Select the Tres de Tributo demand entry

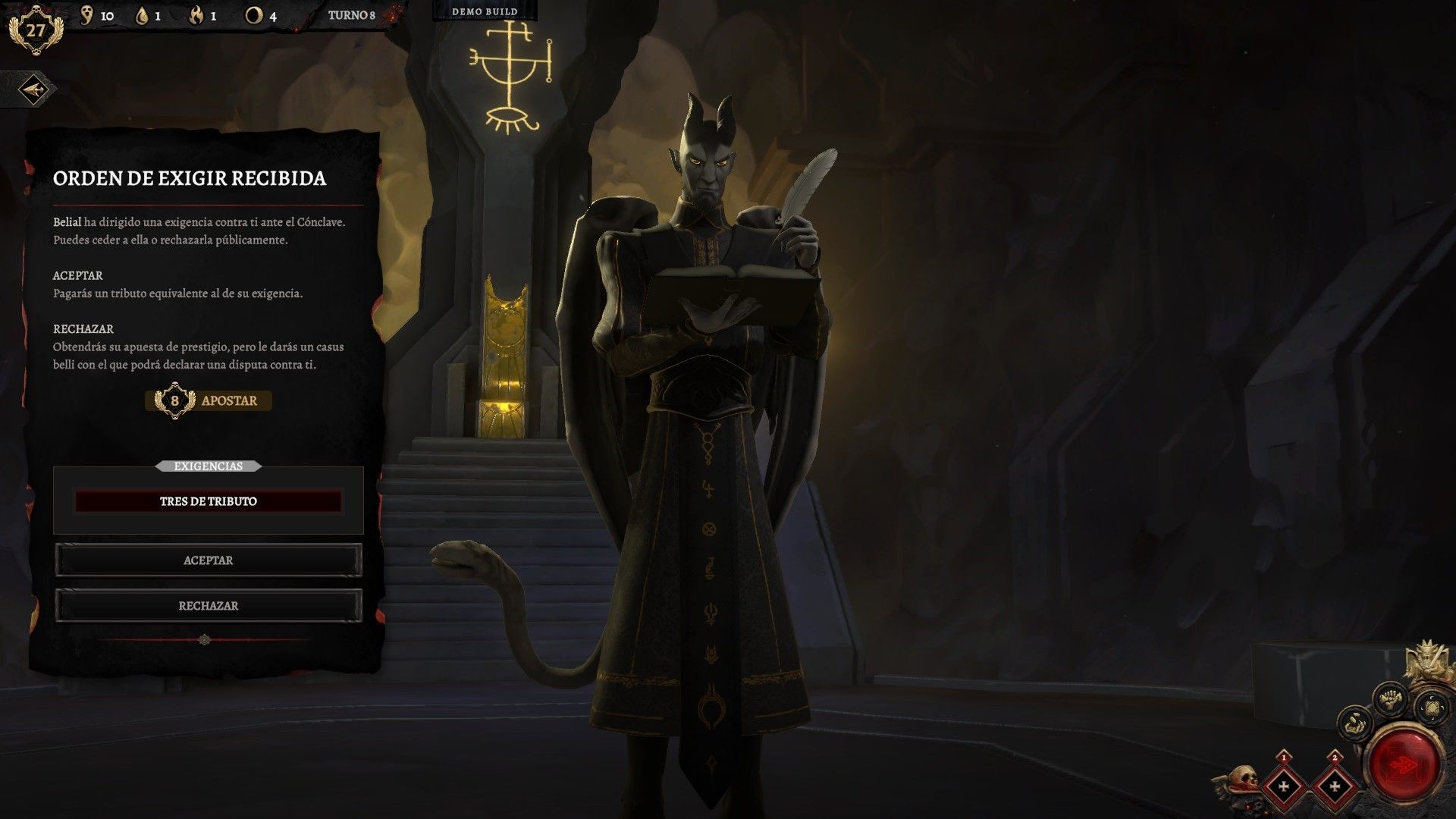(x=208, y=501)
